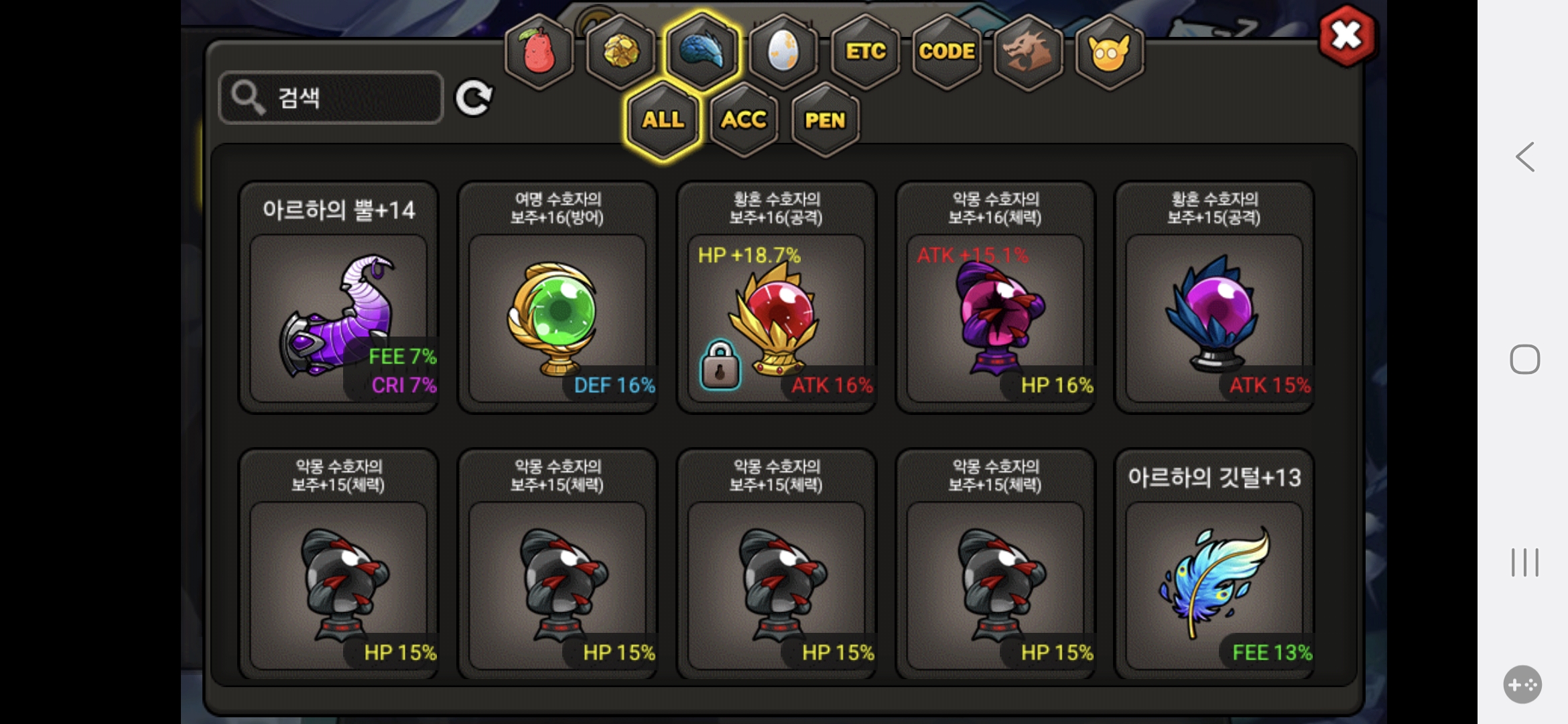1568x724 pixels.
Task: Open the ETC category tab
Action: point(865,52)
